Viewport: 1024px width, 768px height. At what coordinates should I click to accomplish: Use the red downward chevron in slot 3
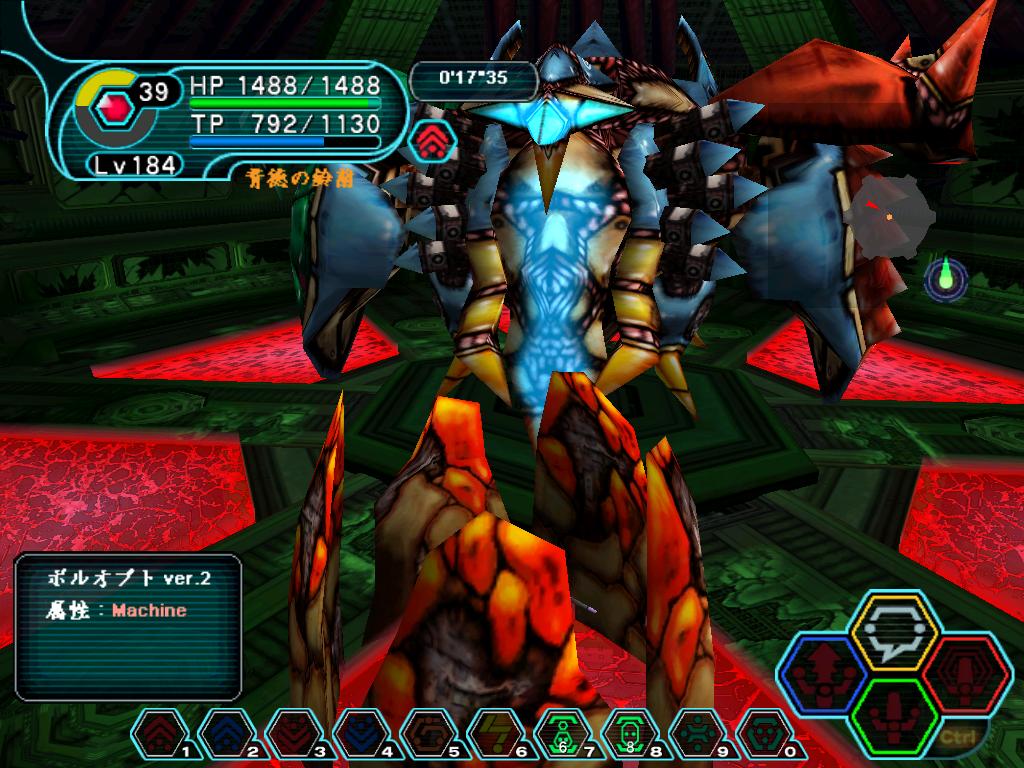coord(291,735)
